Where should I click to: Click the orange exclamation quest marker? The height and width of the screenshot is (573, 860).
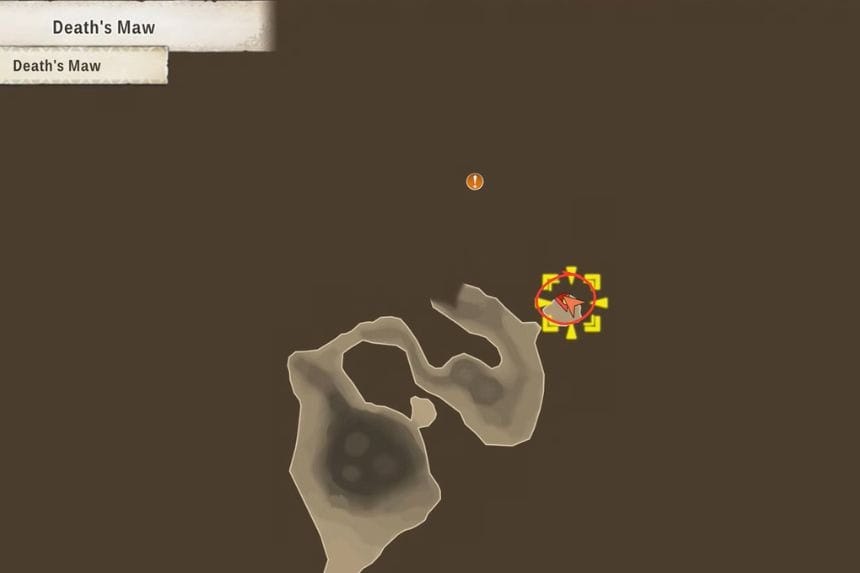tap(475, 181)
